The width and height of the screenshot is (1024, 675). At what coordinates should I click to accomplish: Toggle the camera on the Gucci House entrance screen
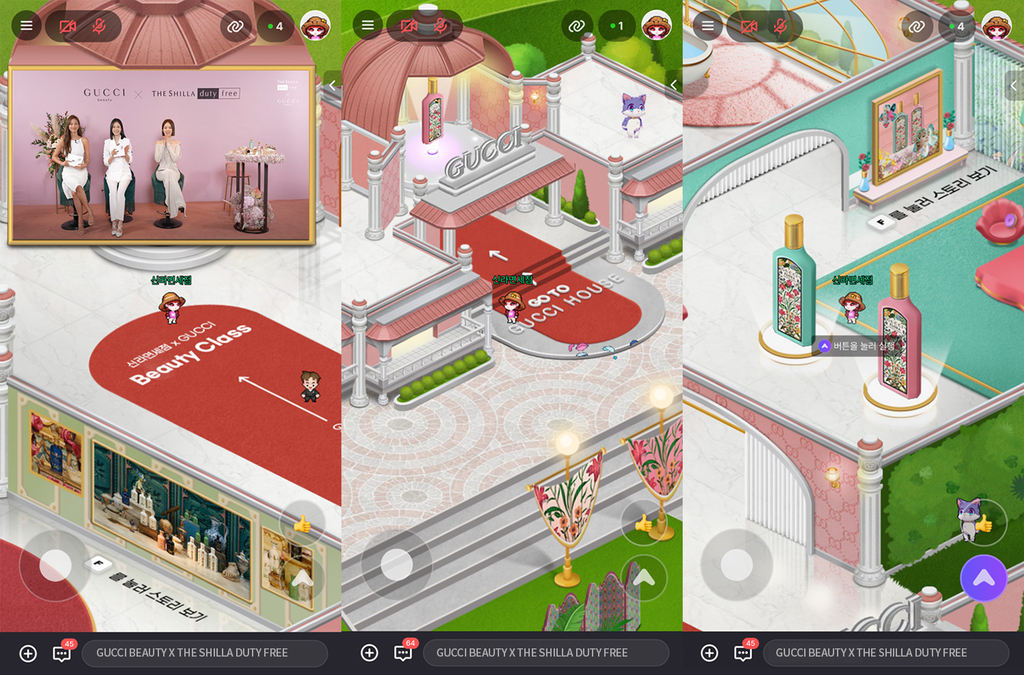[x=409, y=26]
